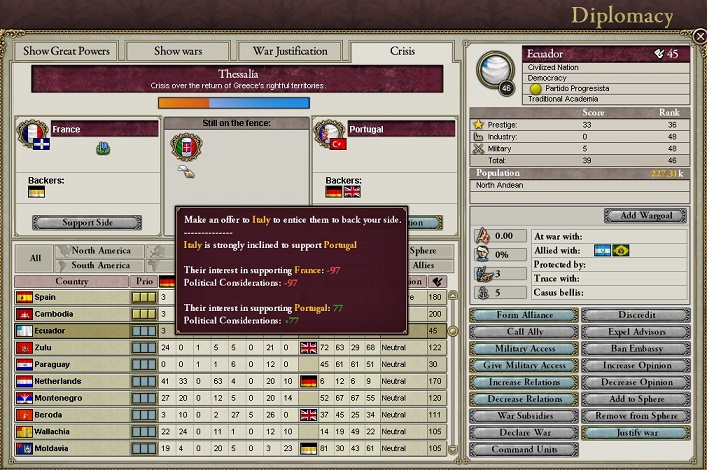Open the Show wars tab

[x=180, y=51]
